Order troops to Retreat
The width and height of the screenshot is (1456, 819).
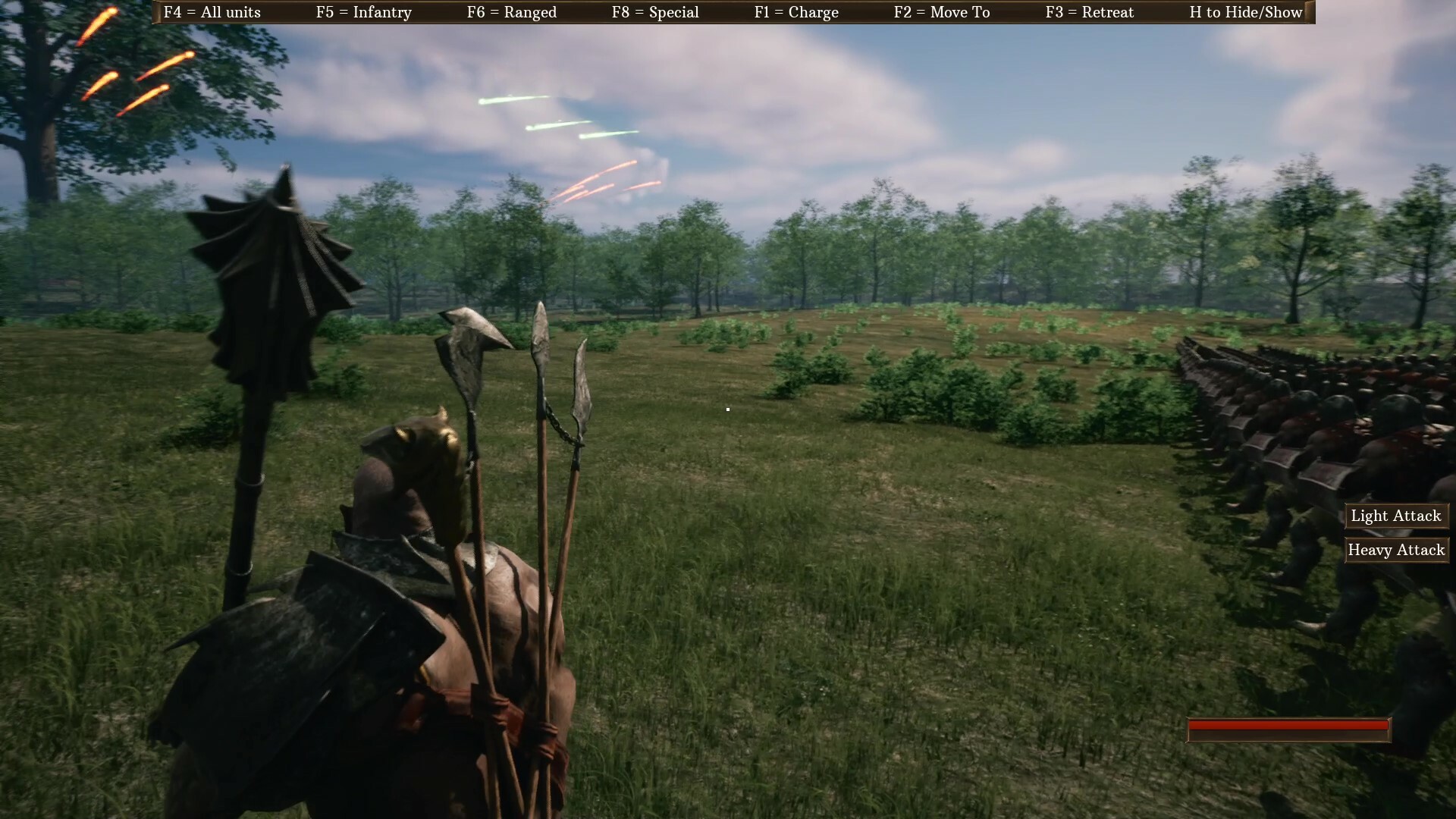tap(1090, 12)
